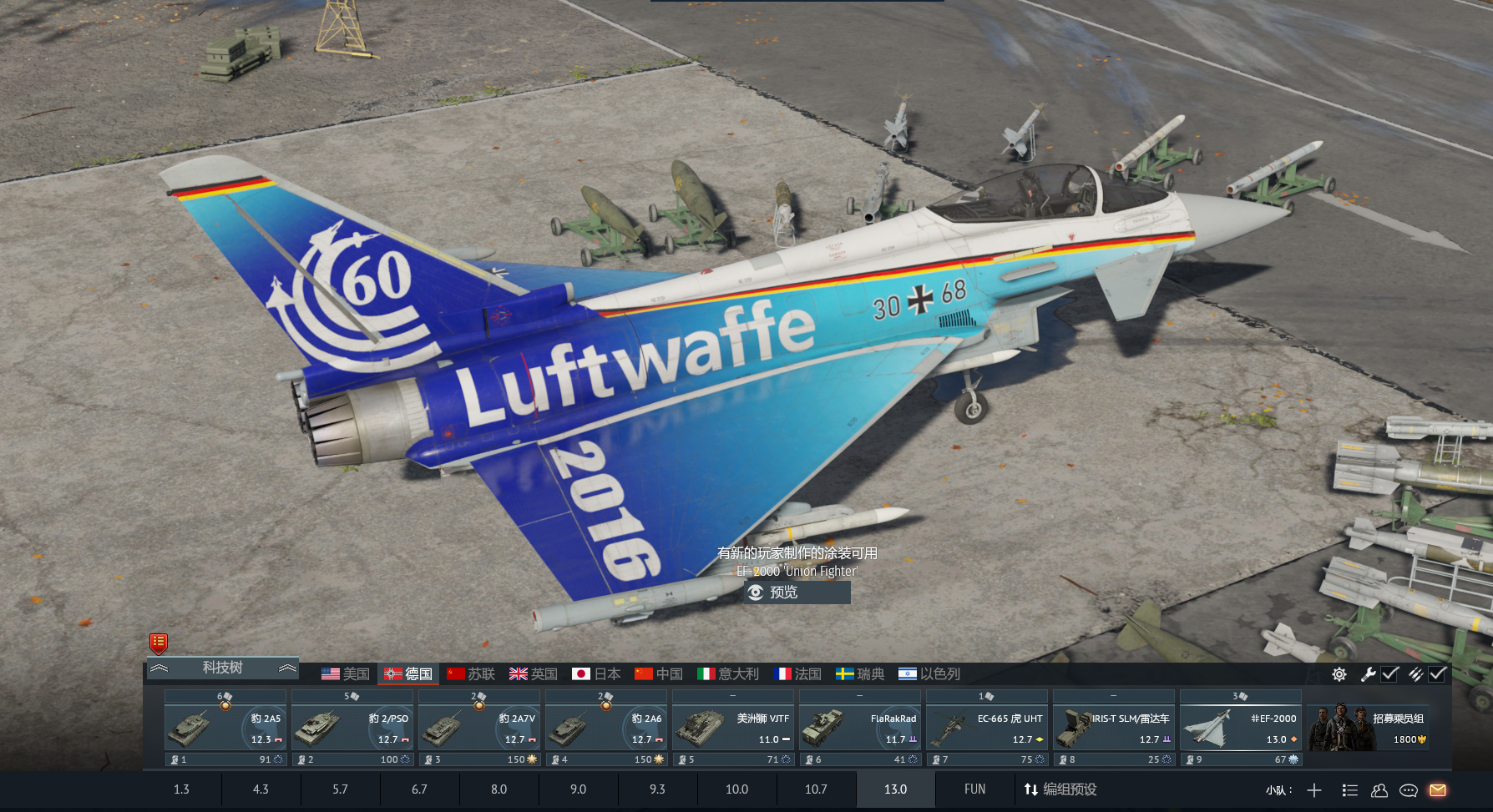Select the 豹 2A5 tank crew slot

click(x=225, y=728)
